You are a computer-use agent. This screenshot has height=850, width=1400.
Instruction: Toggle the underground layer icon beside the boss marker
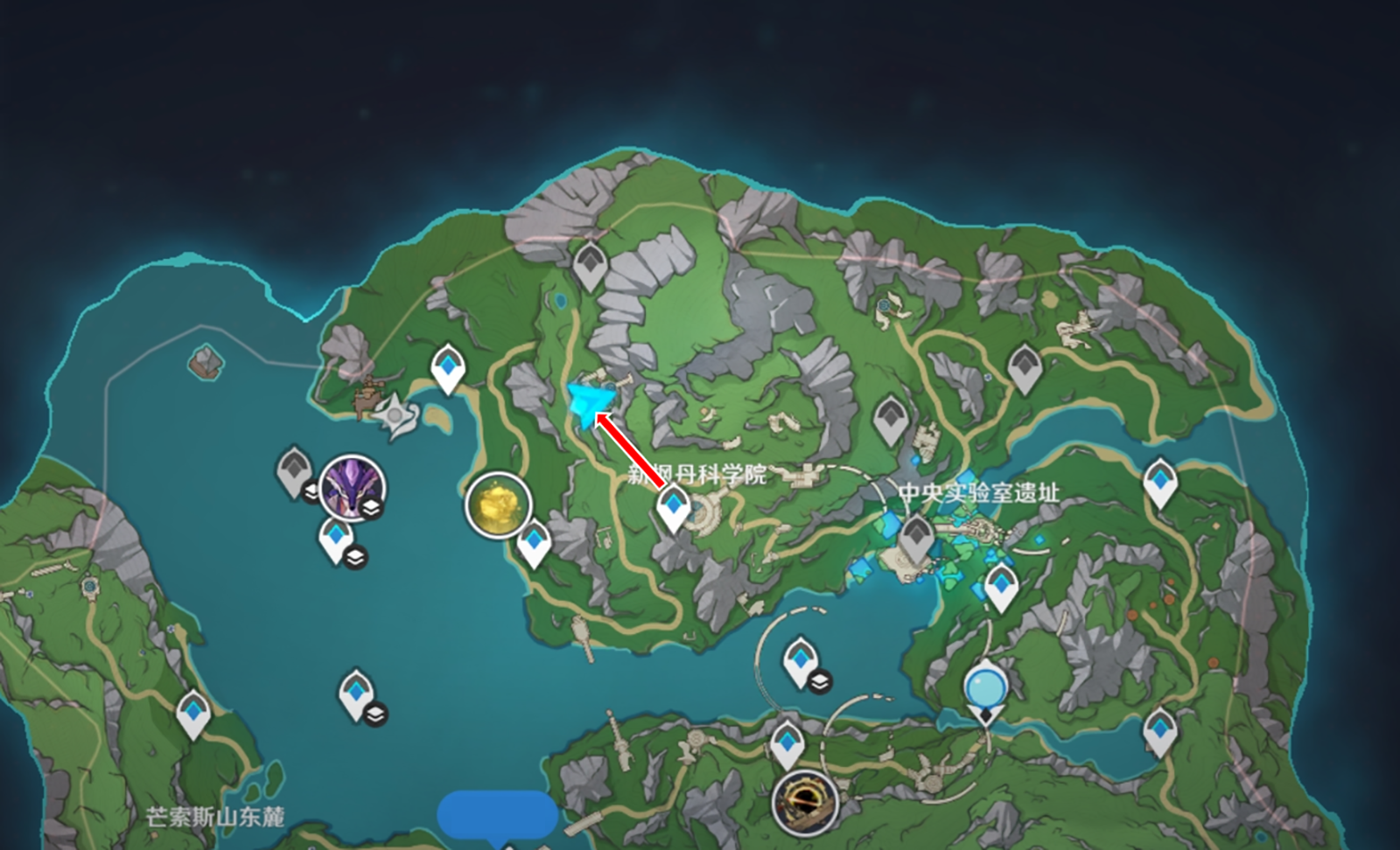point(370,507)
